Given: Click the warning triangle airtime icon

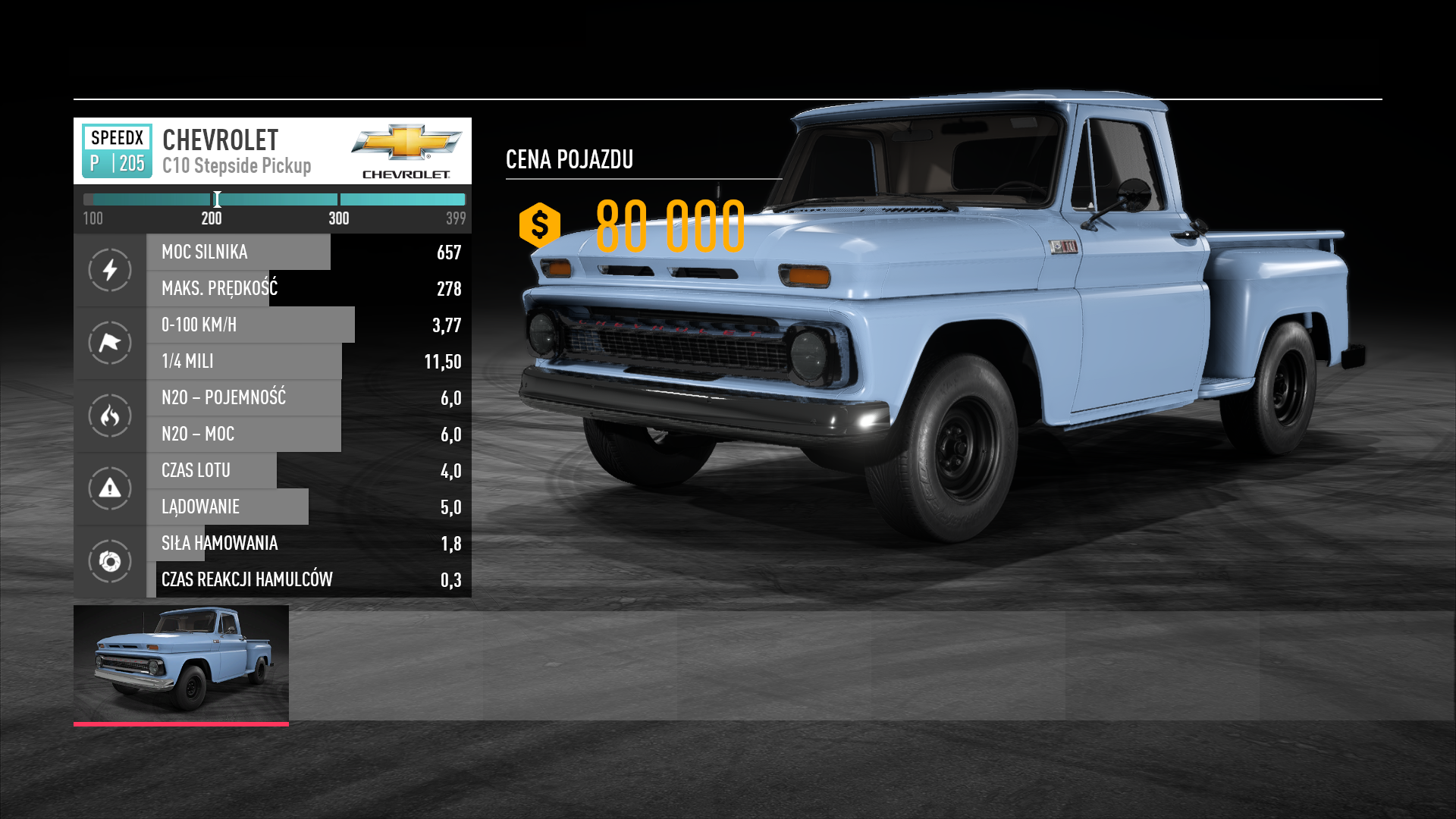Looking at the screenshot, I should (110, 488).
